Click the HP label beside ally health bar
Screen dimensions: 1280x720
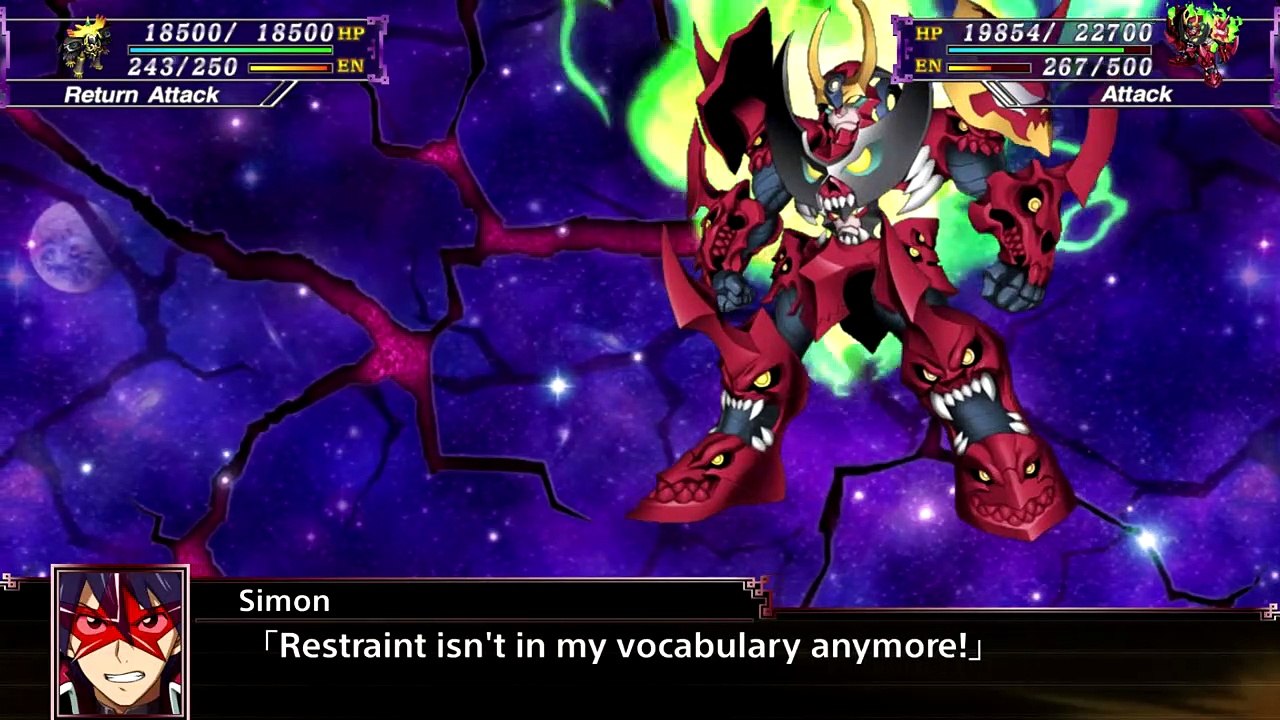pos(349,33)
